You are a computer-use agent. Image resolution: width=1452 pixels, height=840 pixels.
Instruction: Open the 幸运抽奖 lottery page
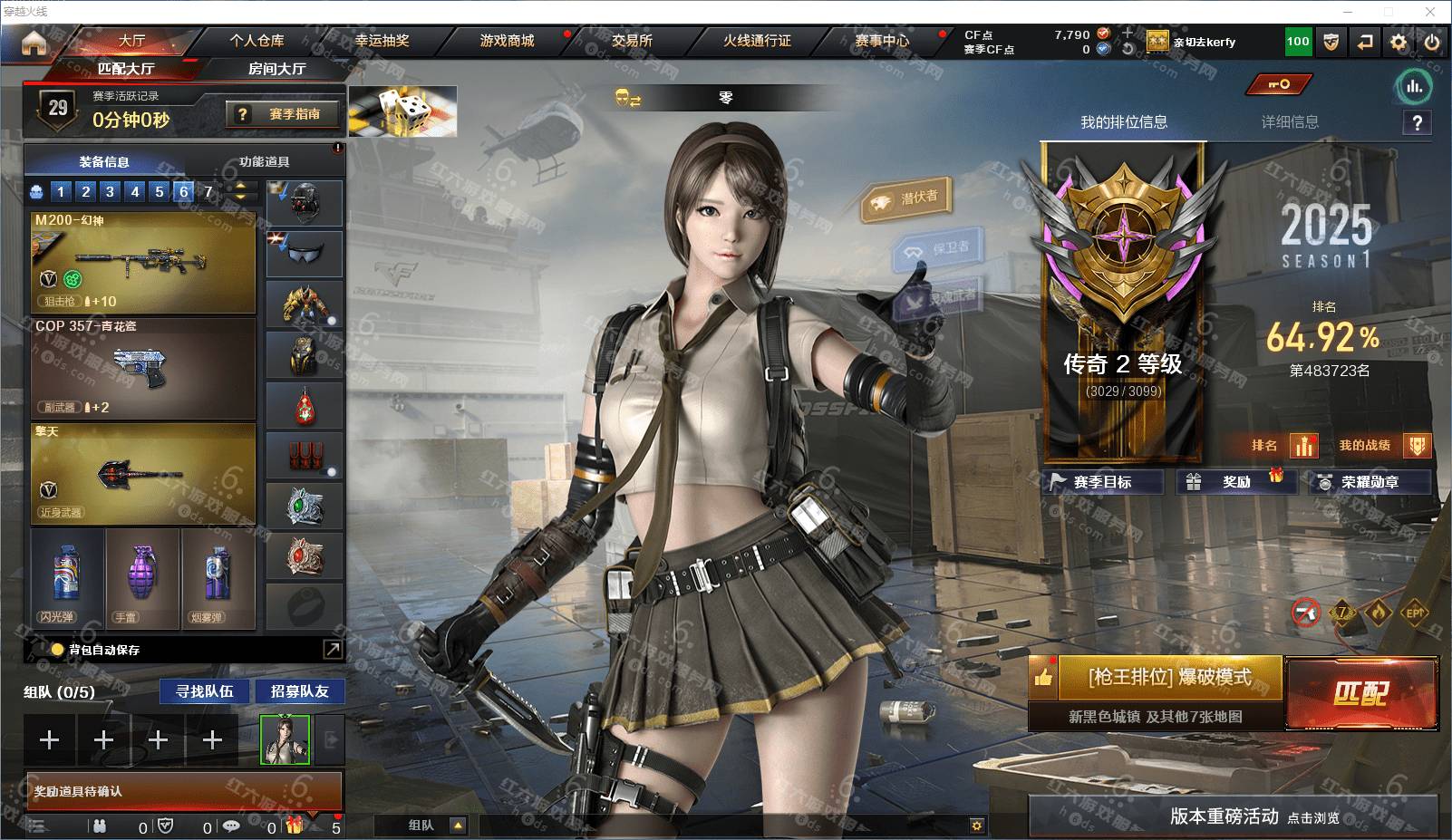382,41
